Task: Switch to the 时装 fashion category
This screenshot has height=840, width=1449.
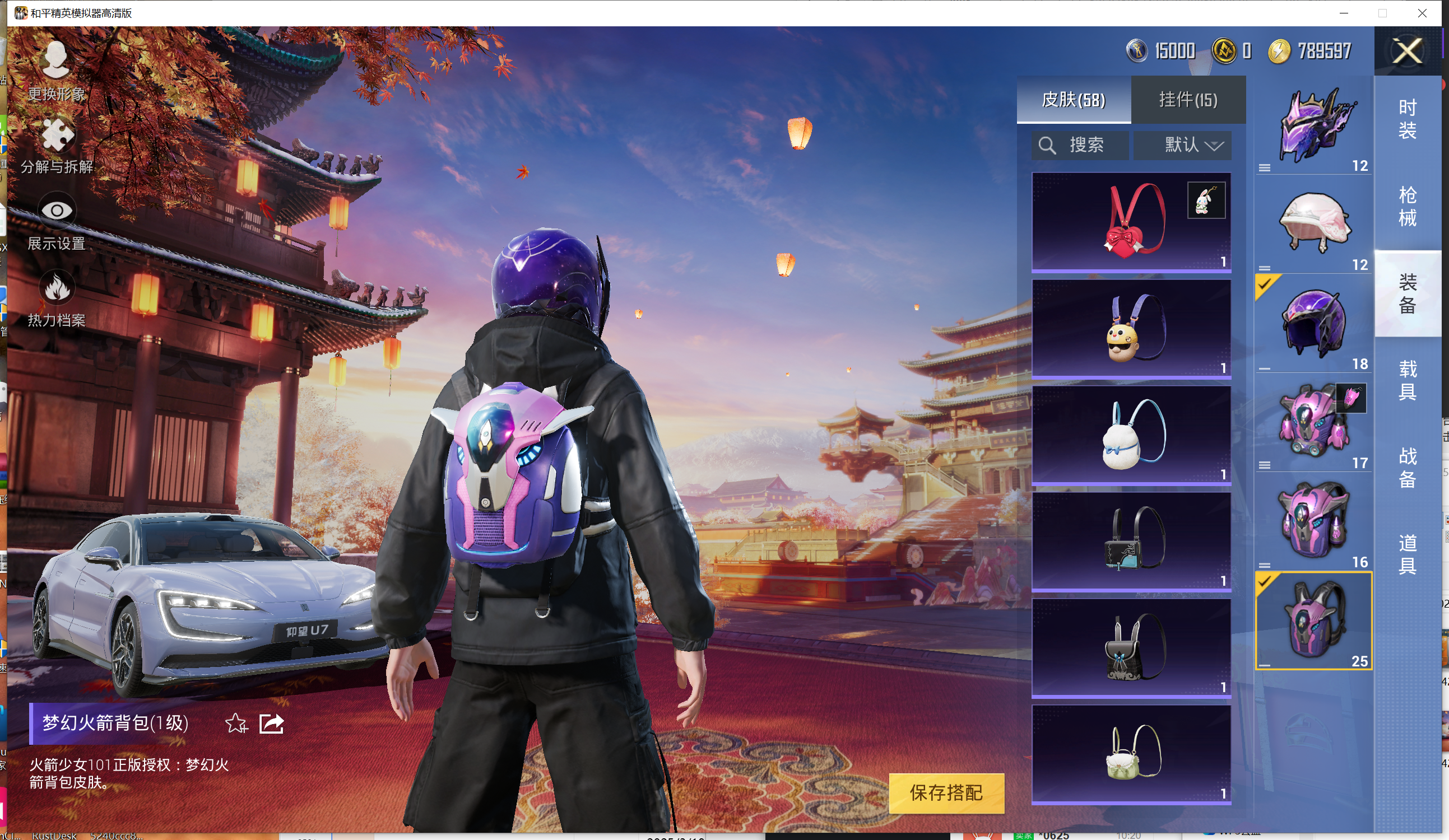Action: 1406,119
